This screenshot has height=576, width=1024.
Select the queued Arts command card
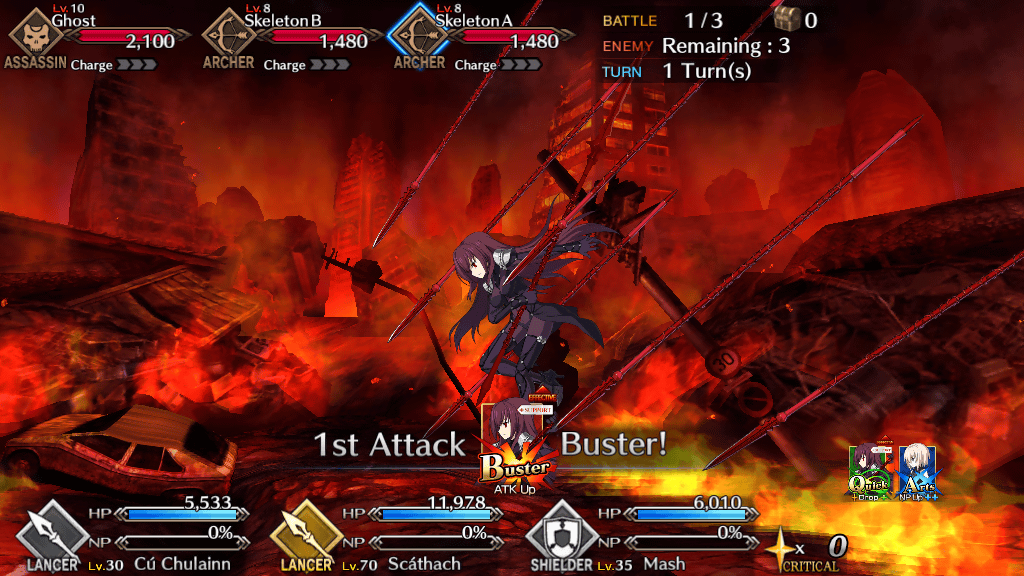point(917,472)
